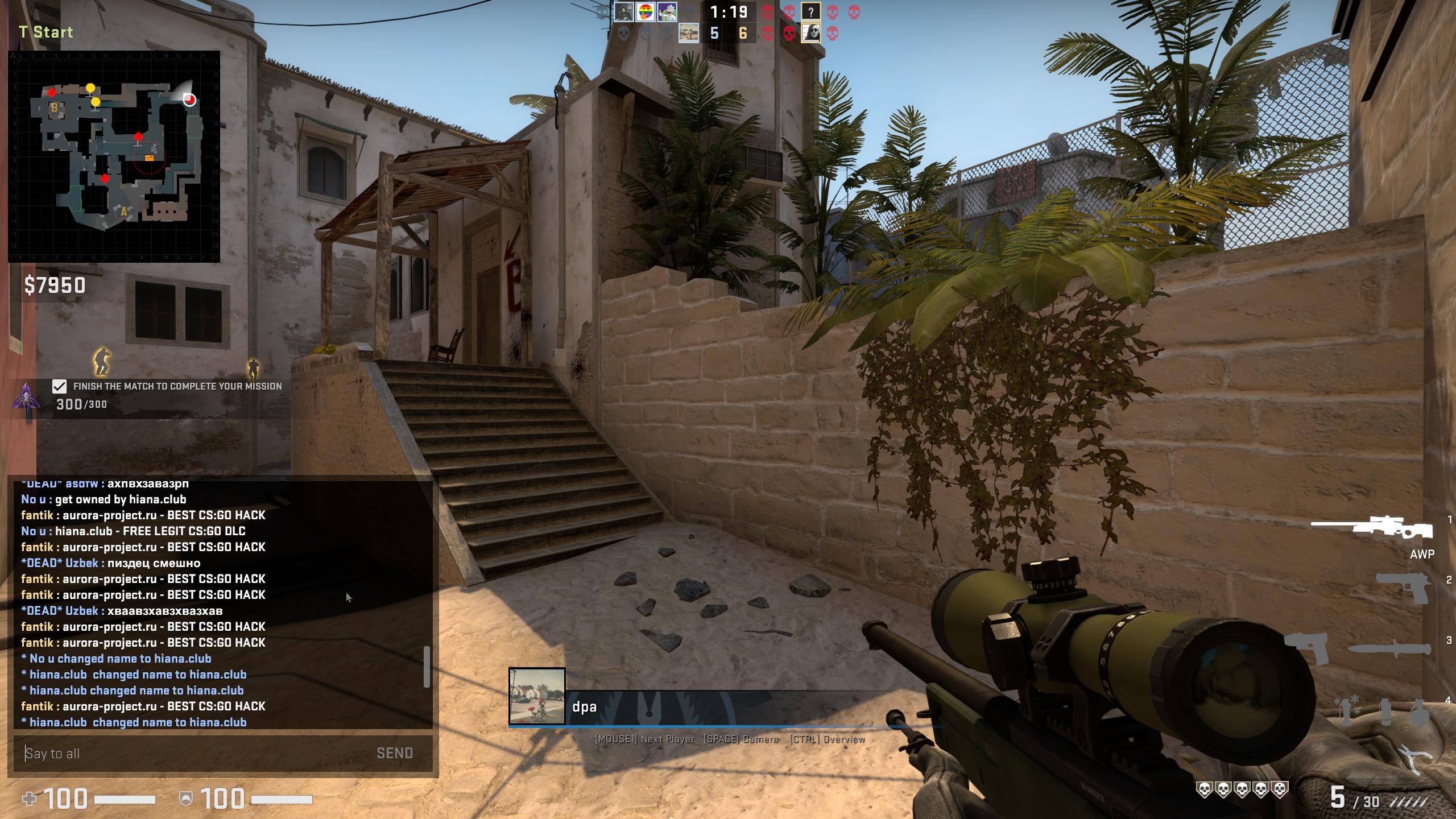Select the Rick cartoon player avatar
The width and height of the screenshot is (1456, 819).
667,12
